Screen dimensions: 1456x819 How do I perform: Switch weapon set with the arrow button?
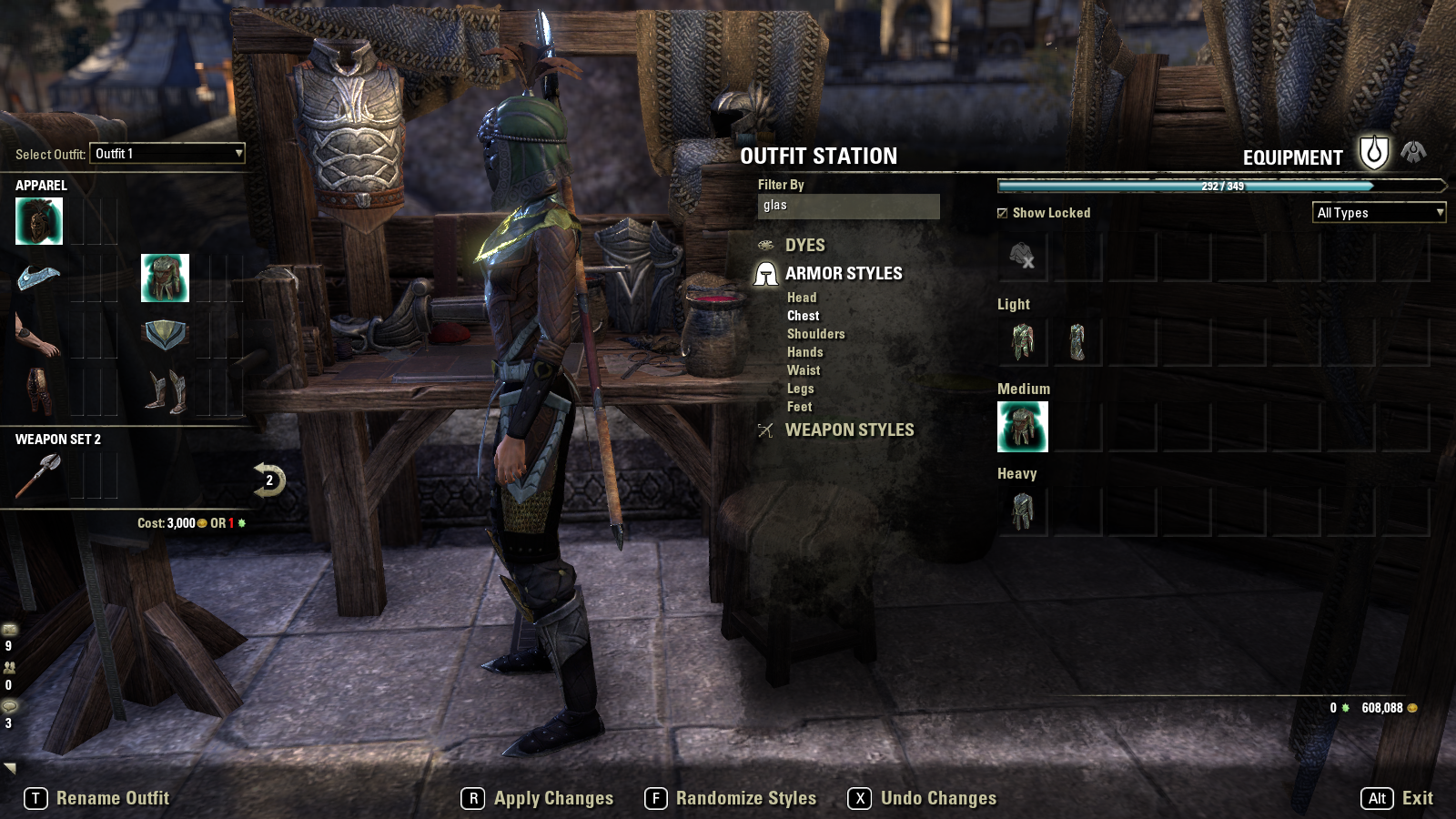pos(268,480)
